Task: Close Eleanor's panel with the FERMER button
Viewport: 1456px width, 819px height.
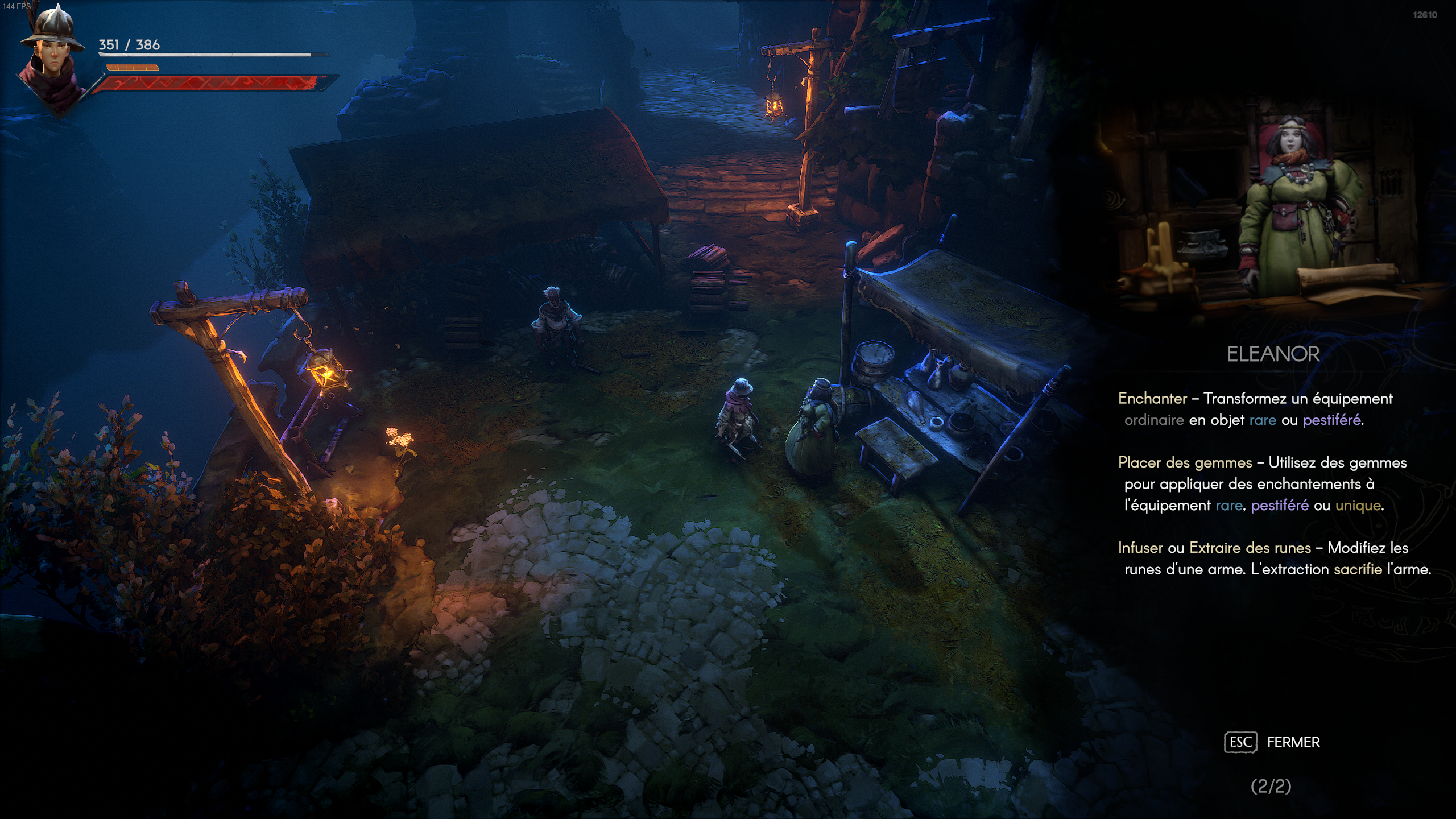Action: coord(1273,742)
